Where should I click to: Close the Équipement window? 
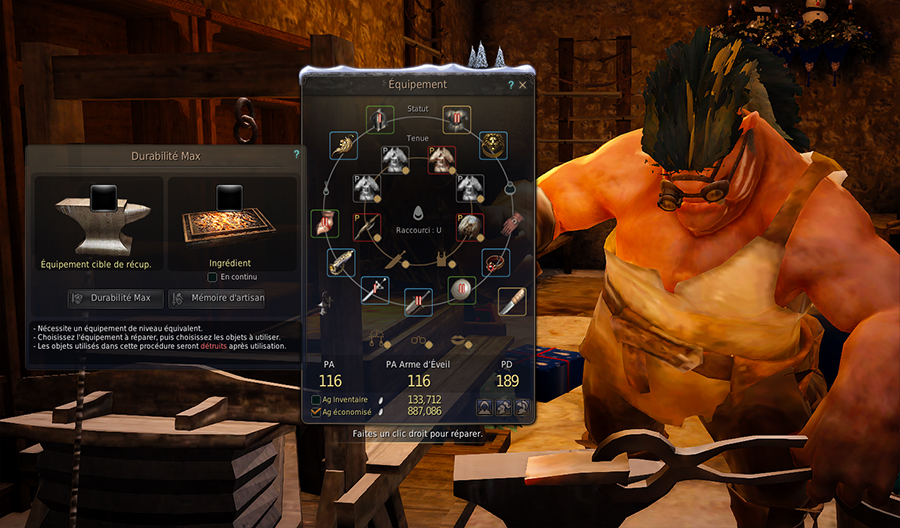point(522,86)
